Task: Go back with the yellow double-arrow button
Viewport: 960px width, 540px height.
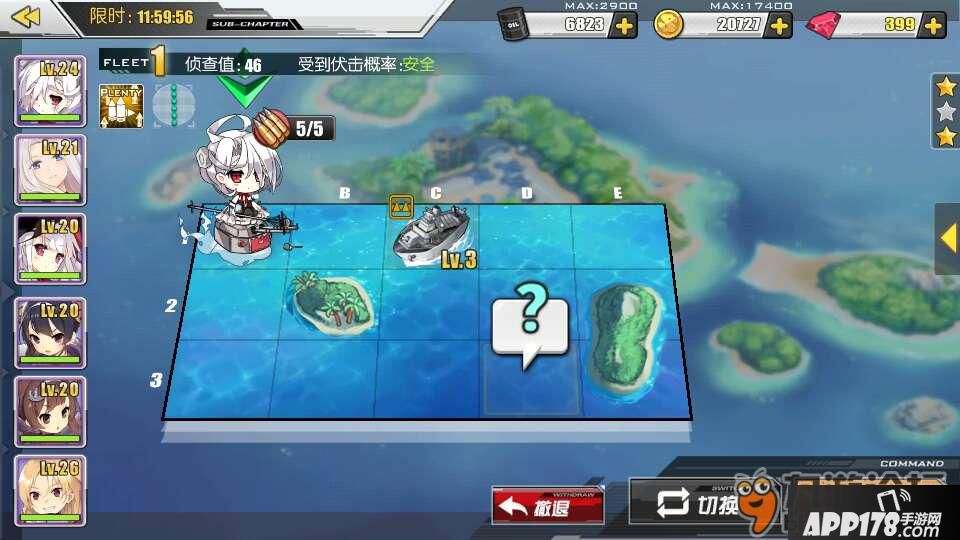Action: [27, 17]
